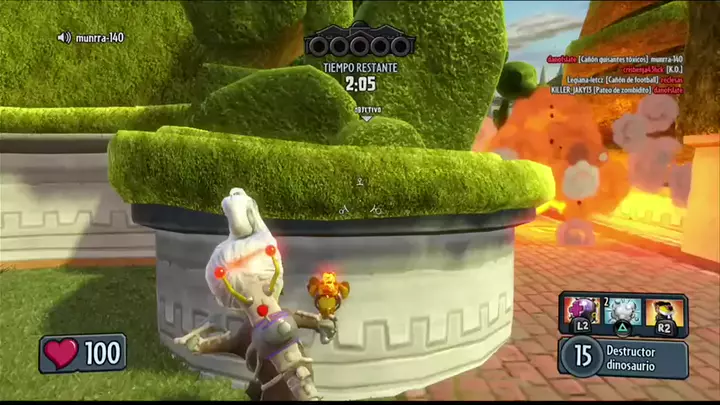The image size is (720, 405).
Task: Select the objective progress tracker with five circles
Action: (x=360, y=45)
